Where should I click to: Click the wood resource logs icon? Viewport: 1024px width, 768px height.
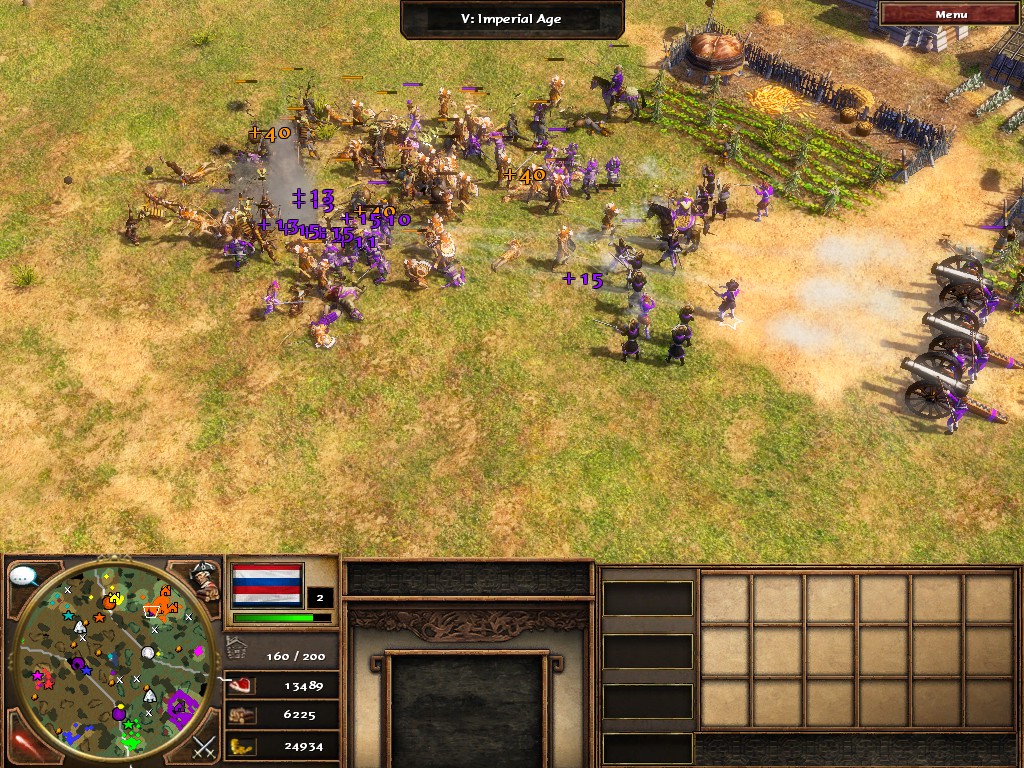pos(241,715)
